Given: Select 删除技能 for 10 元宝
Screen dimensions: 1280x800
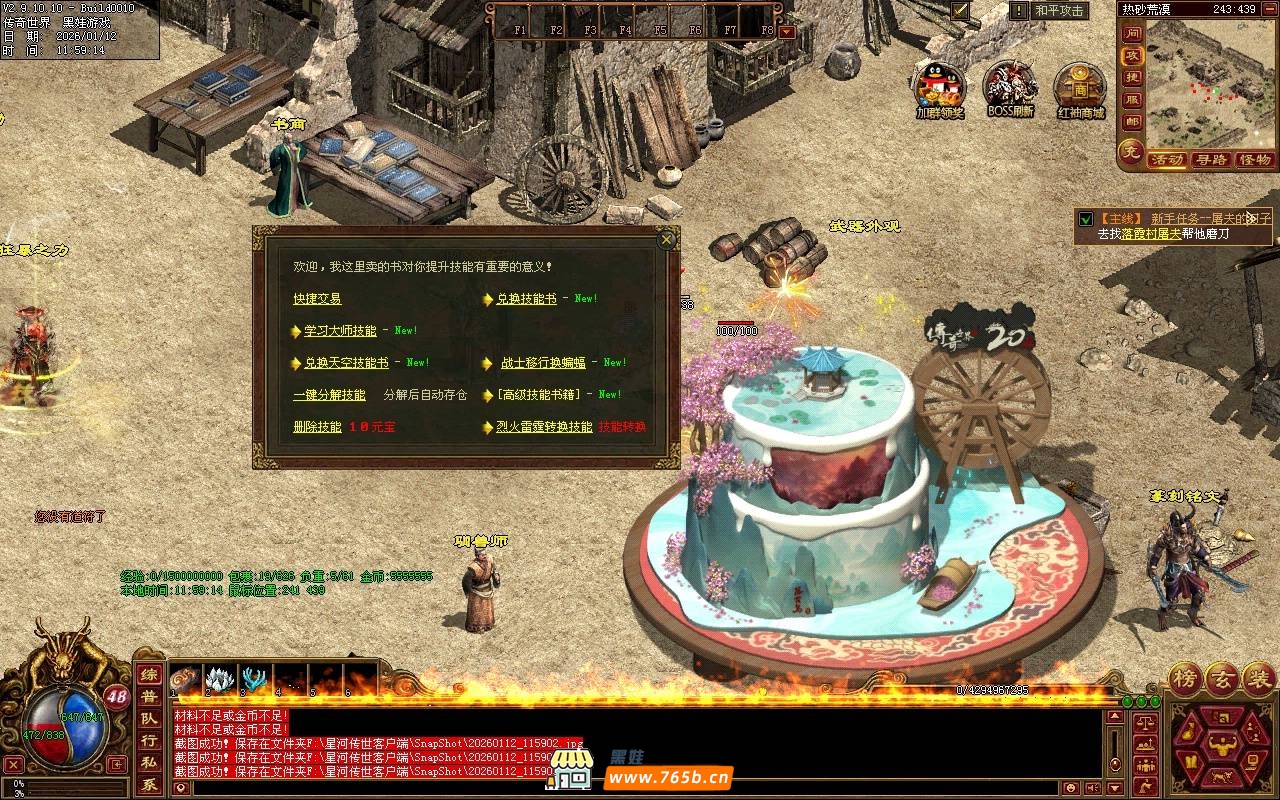Looking at the screenshot, I should click(x=317, y=427).
